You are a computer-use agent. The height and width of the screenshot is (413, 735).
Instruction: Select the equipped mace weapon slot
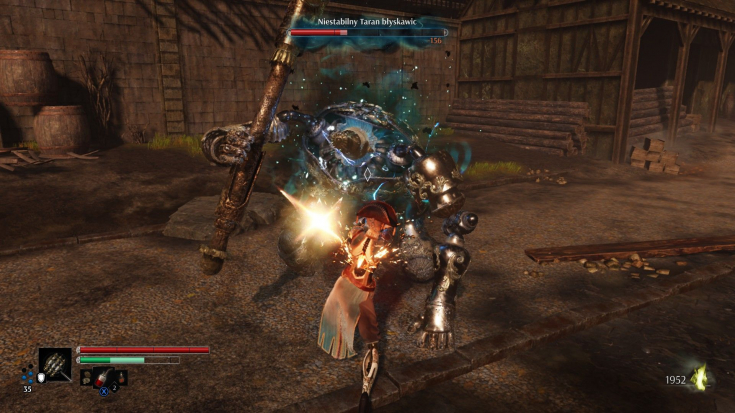coord(55,364)
